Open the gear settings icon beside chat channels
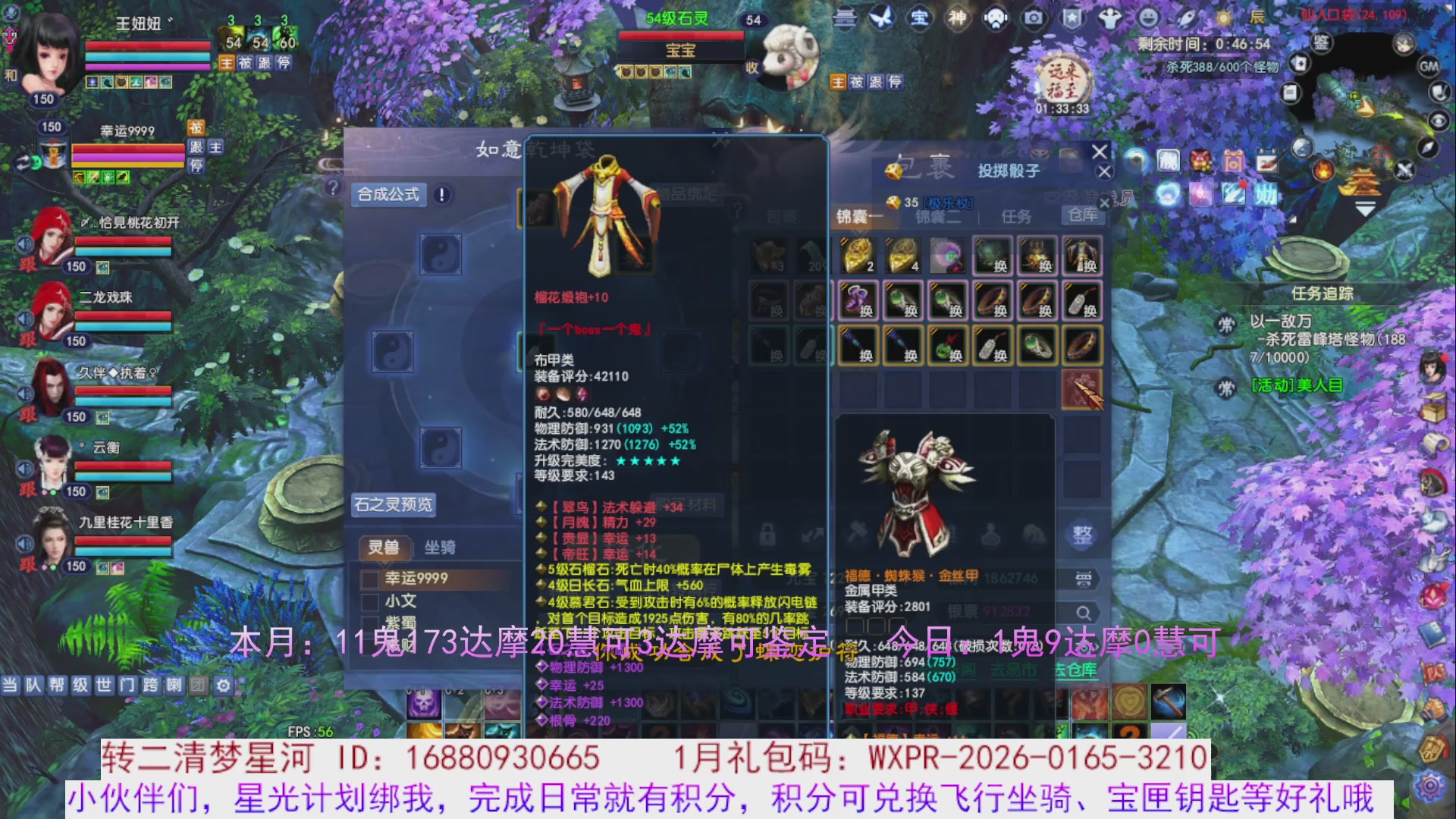Screen dimensions: 1456x819 [x=222, y=685]
